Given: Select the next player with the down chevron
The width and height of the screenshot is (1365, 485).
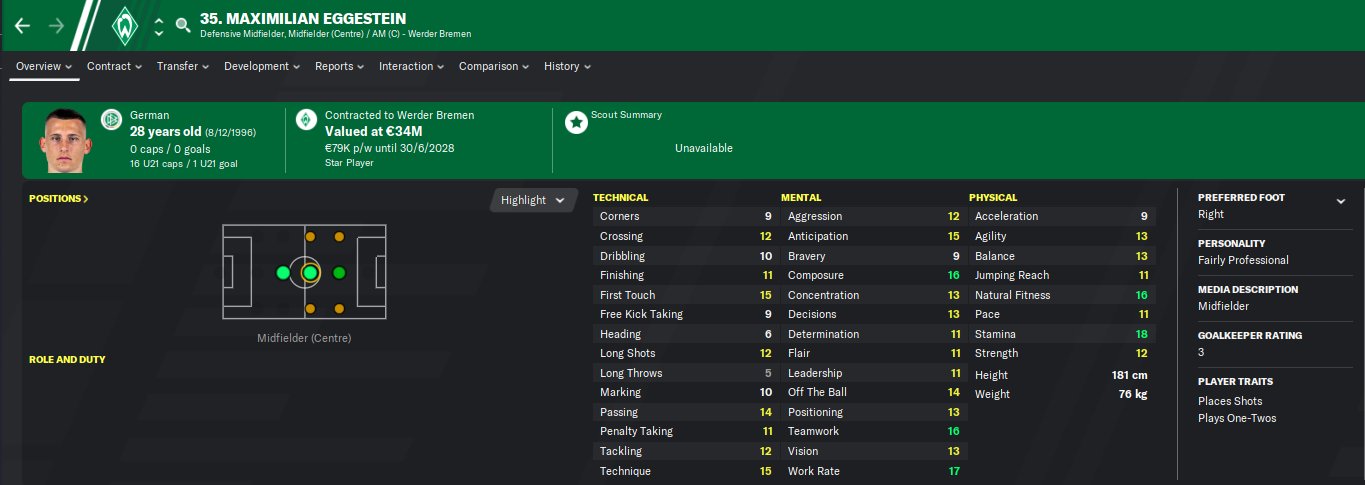Looking at the screenshot, I should tap(158, 33).
